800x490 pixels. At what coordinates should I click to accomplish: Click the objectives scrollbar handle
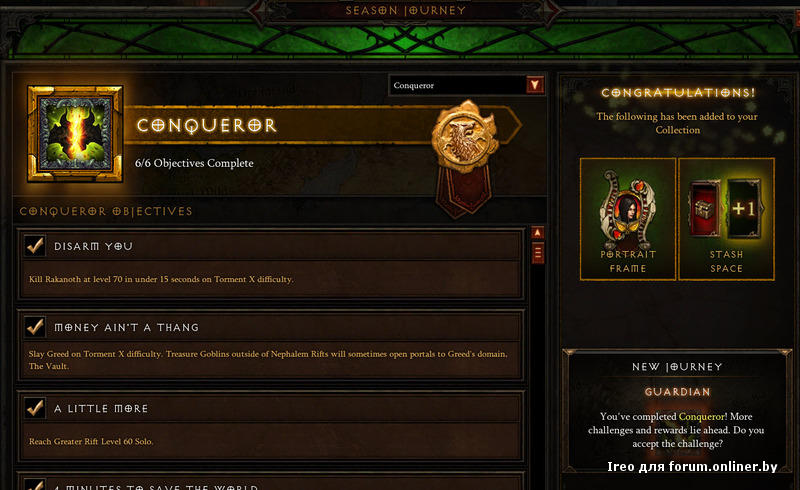pos(538,252)
